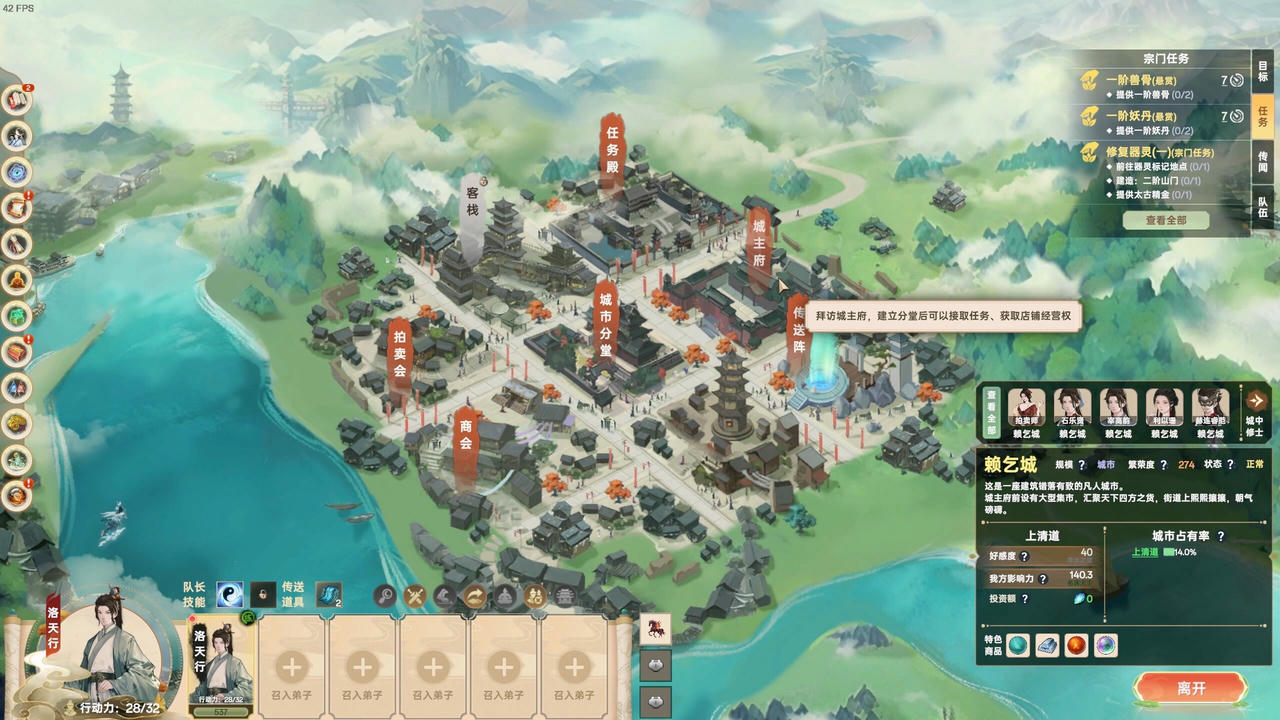This screenshot has width=1280, height=720.
Task: Activate the yin-yang captain skill icon
Action: (x=230, y=595)
